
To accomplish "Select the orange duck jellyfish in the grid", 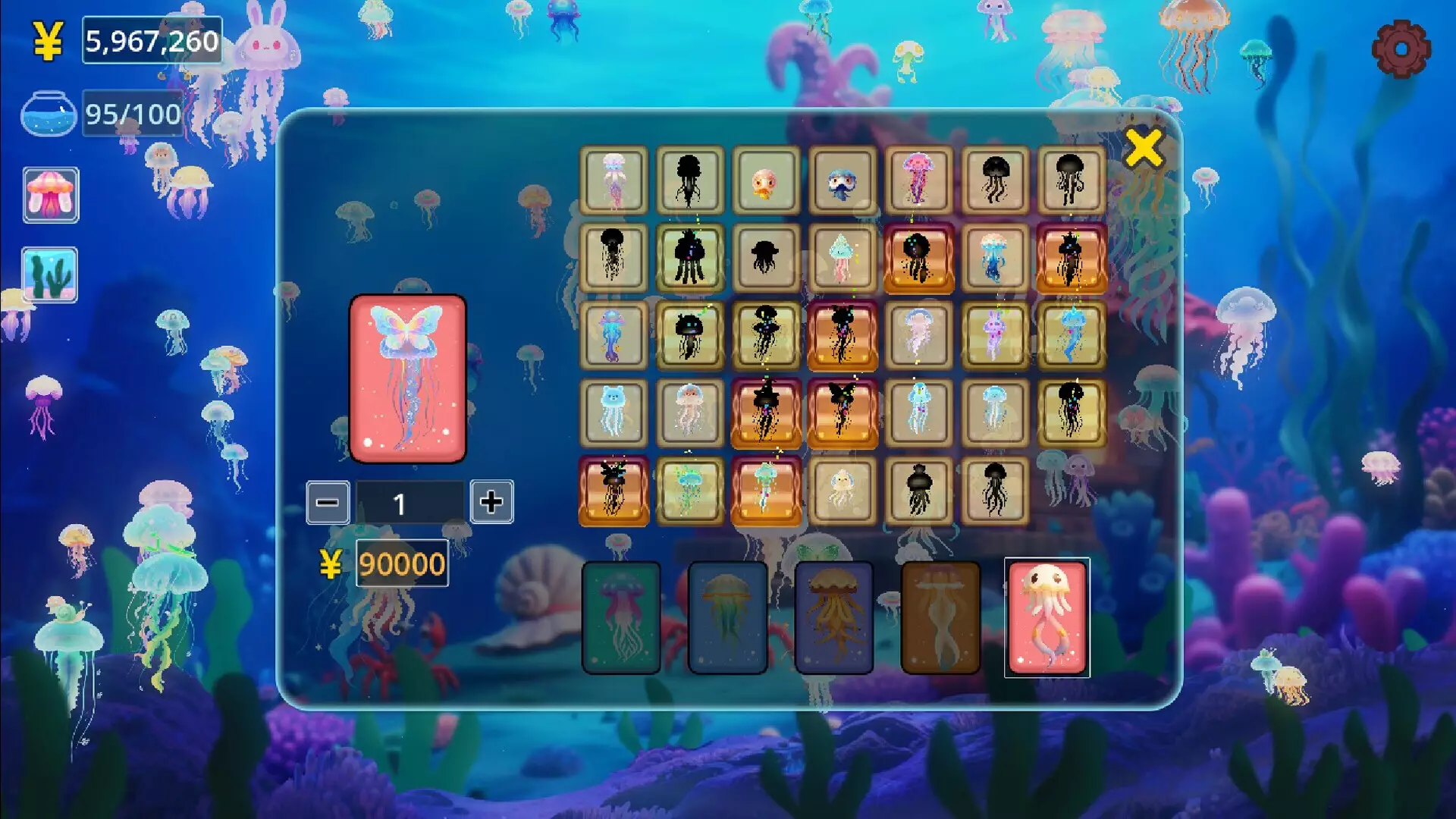I will 764,180.
